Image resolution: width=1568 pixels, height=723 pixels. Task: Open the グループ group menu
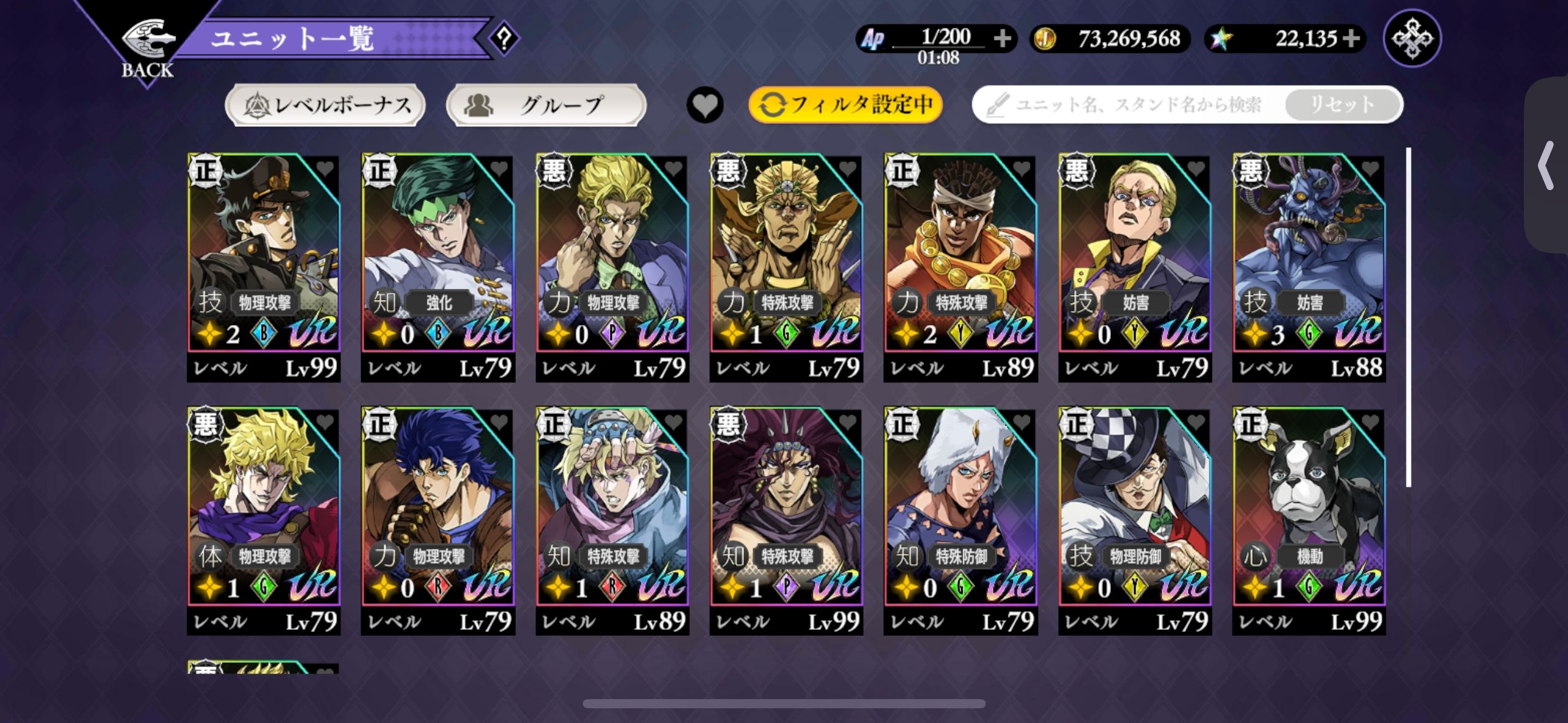(546, 105)
